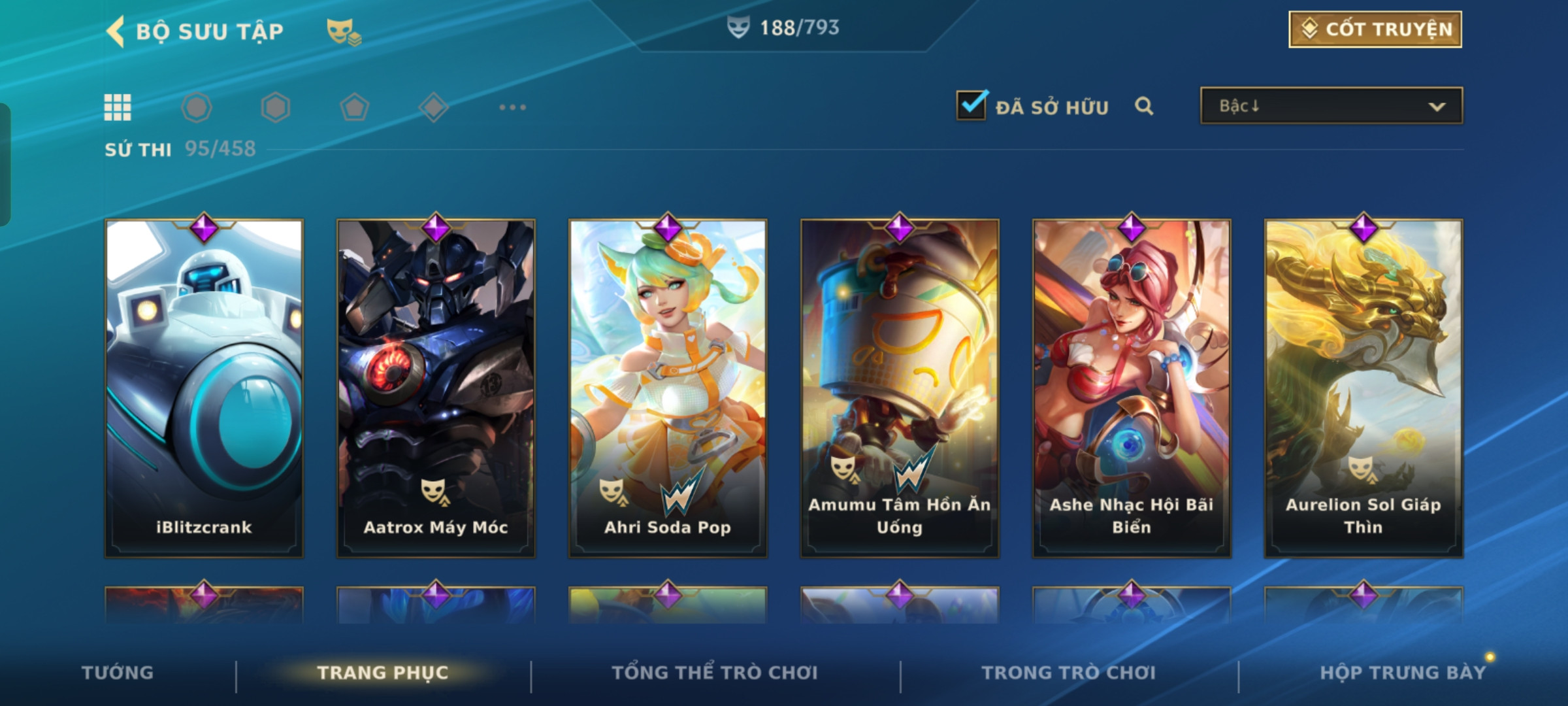The width and height of the screenshot is (1568, 706).
Task: Toggle the Đã Sở Hữu checkbox
Action: [972, 105]
